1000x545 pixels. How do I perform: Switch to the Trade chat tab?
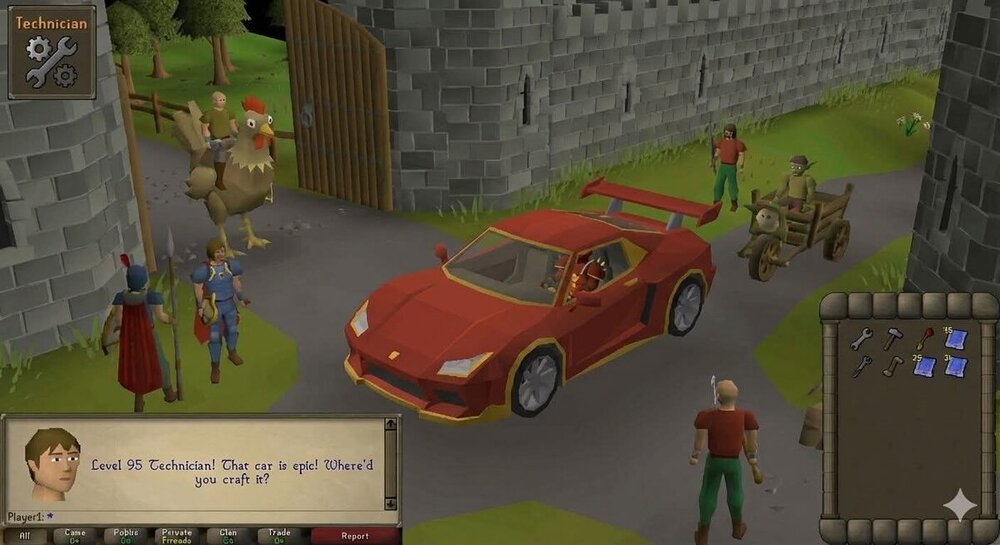pyautogui.click(x=279, y=536)
